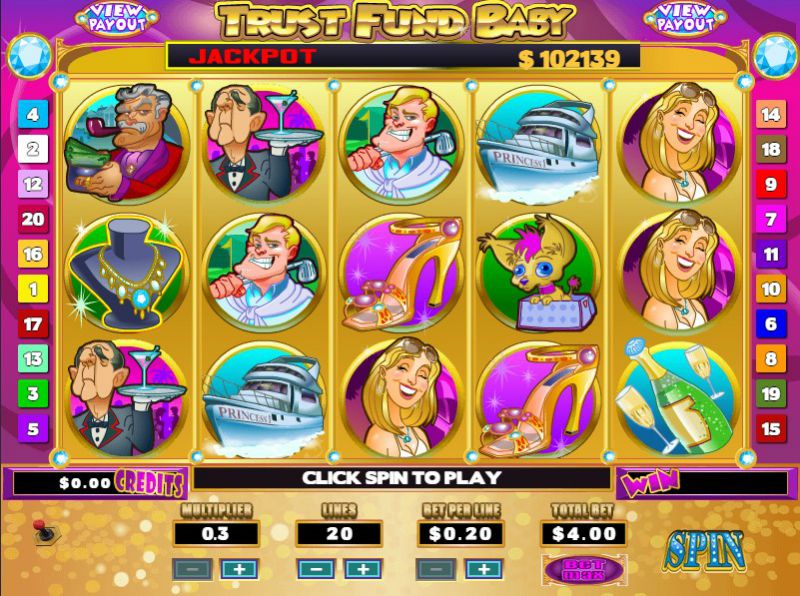800x596 pixels.
Task: Click the purple Bet Max button
Action: click(x=583, y=569)
